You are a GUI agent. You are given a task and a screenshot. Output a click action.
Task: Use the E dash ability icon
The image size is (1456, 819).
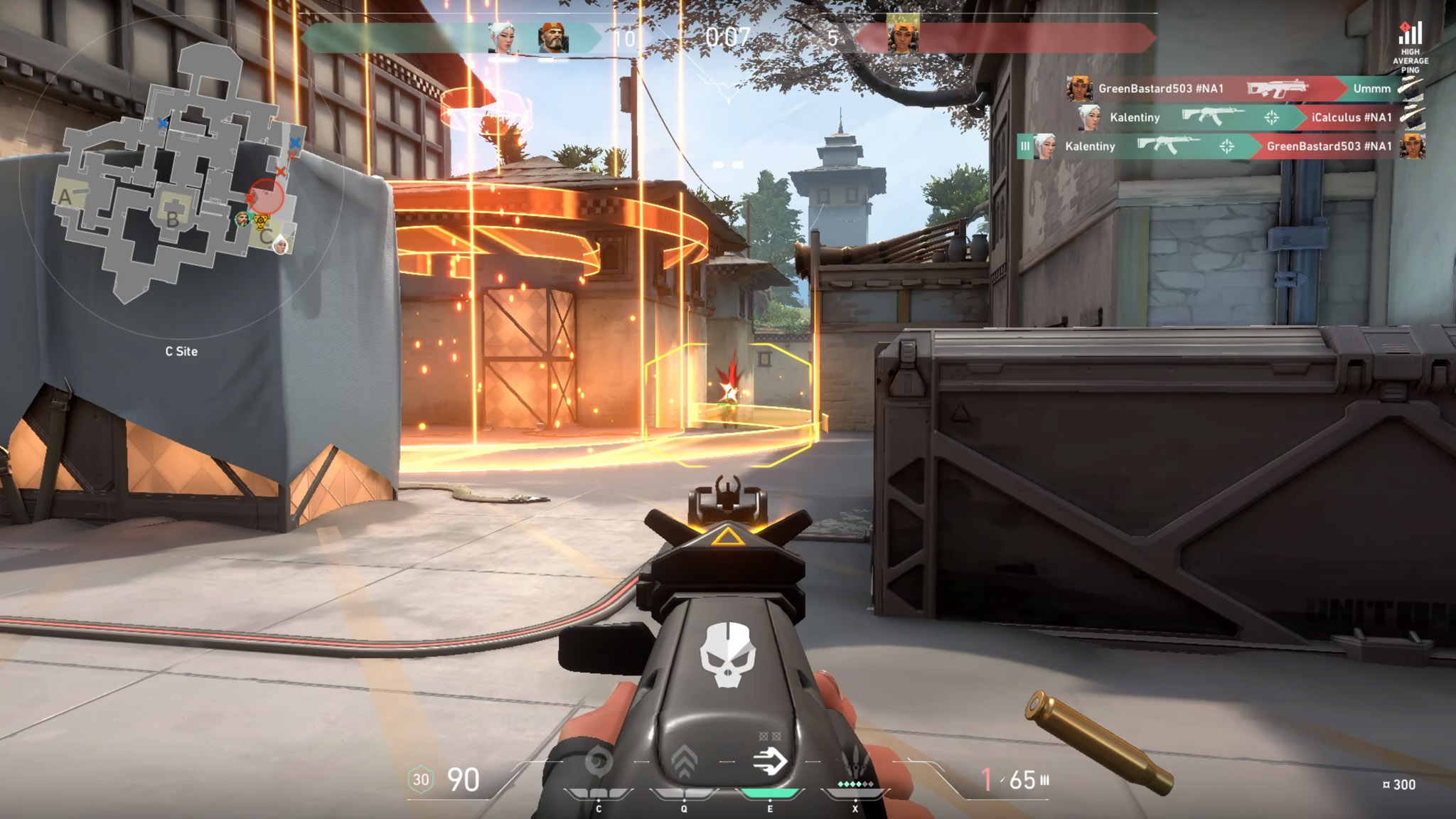coord(770,762)
